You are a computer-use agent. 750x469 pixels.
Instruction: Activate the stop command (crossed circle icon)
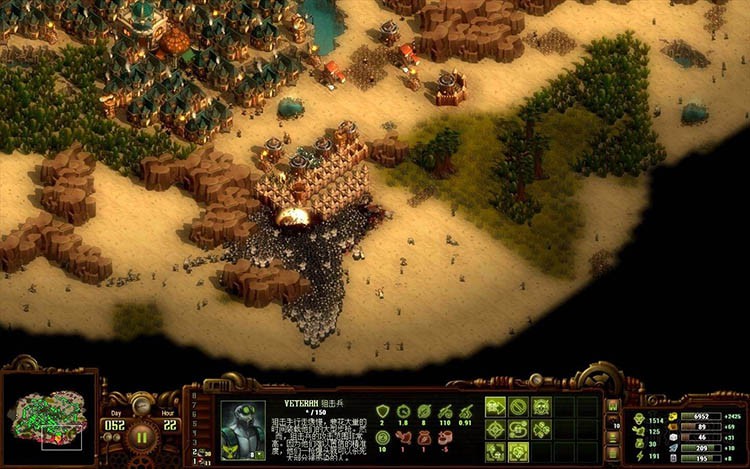(x=518, y=407)
